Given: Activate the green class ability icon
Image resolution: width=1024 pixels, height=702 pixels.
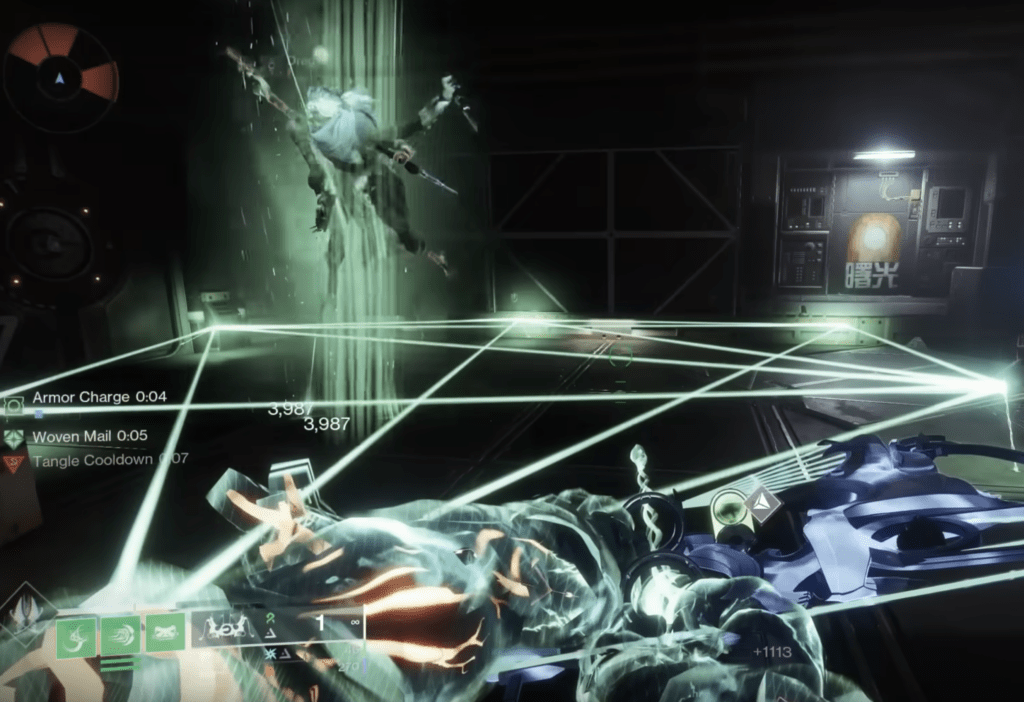Looking at the screenshot, I should coord(166,635).
